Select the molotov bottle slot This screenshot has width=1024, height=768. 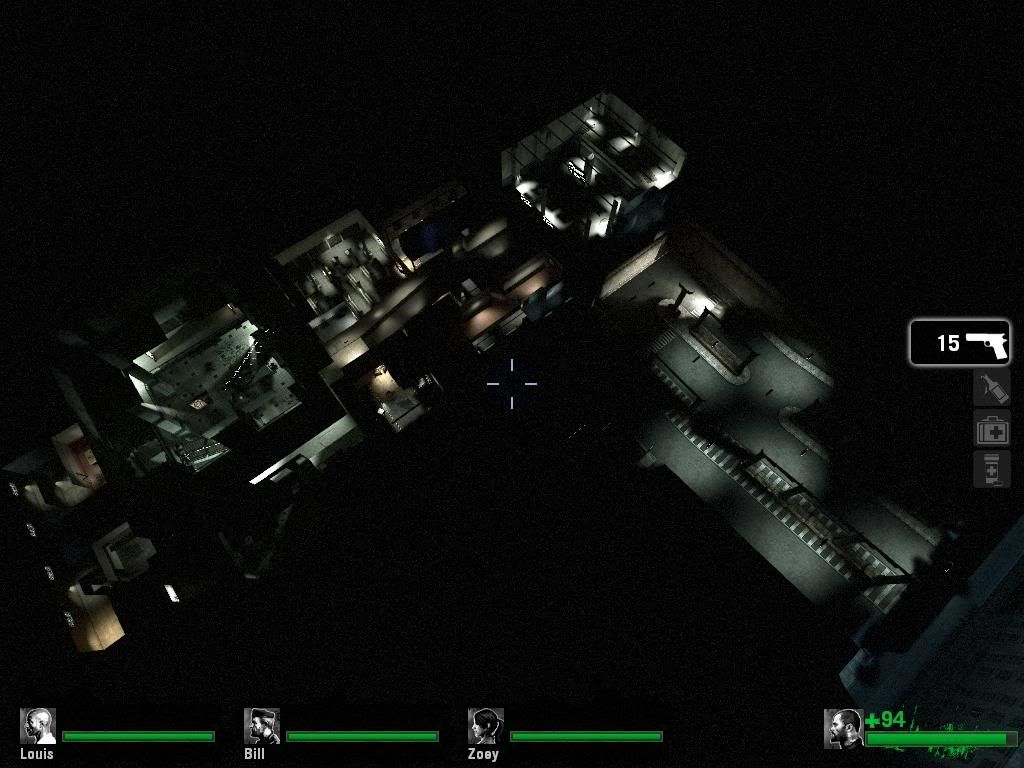point(991,387)
